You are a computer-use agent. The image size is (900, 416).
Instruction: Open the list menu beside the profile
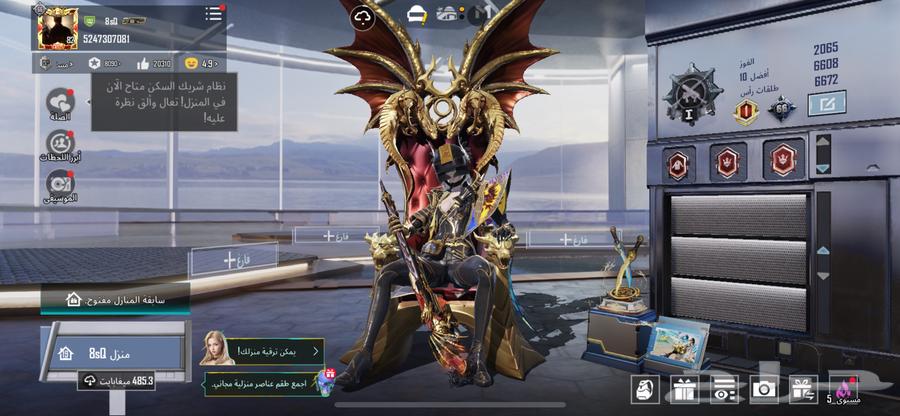click(x=213, y=15)
